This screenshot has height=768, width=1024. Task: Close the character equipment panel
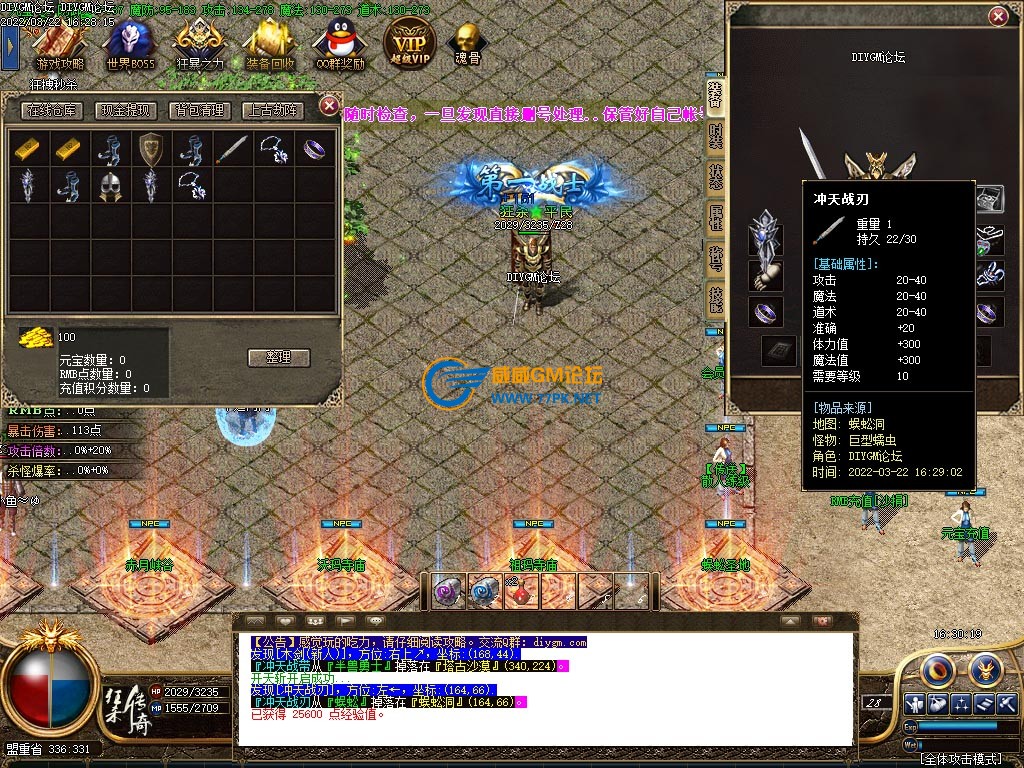998,16
